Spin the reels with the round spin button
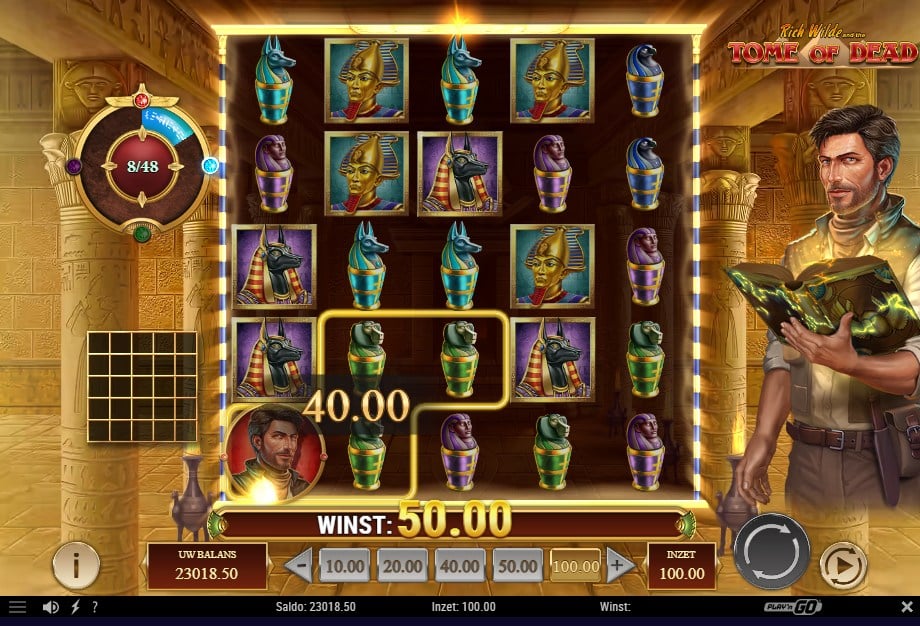920x626 pixels. pyautogui.click(x=771, y=551)
